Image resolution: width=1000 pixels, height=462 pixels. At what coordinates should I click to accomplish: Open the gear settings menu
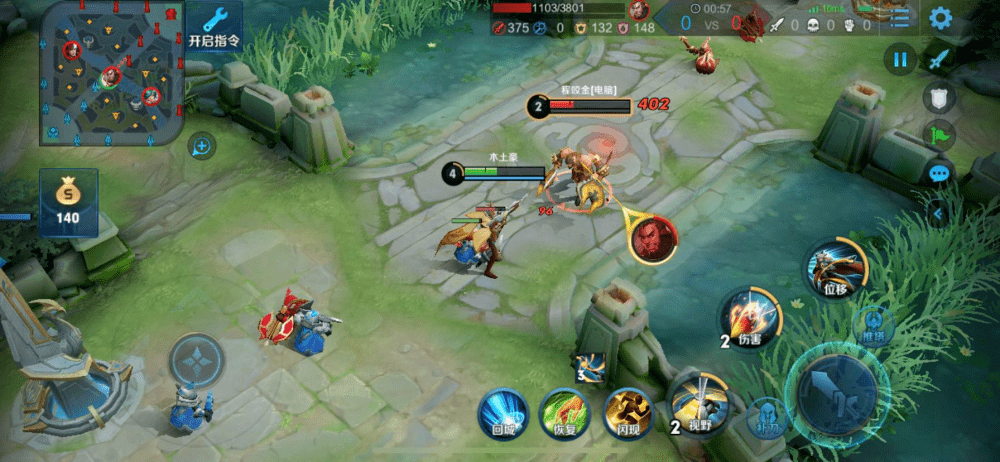(940, 17)
